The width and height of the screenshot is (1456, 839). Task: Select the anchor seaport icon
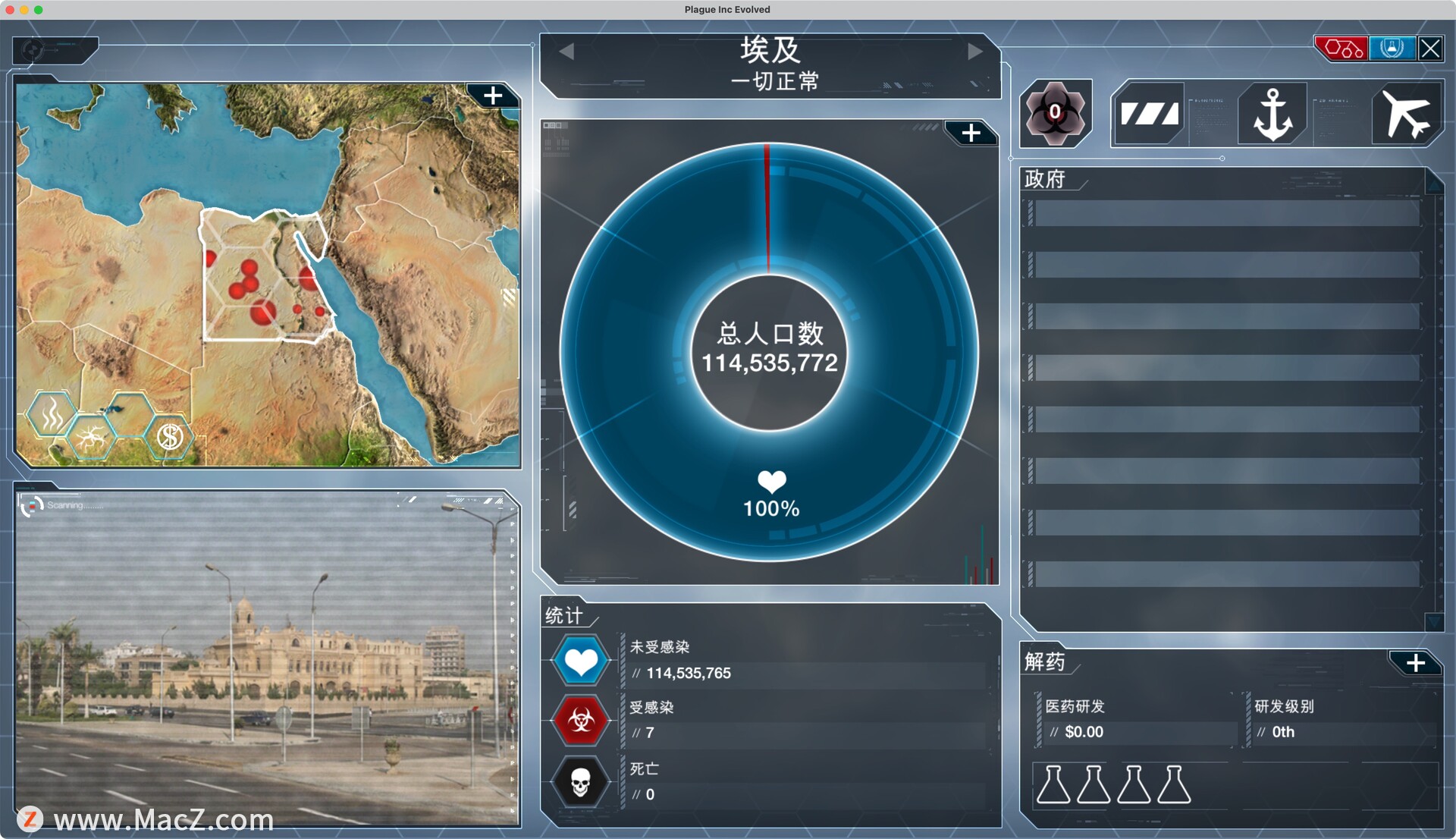click(x=1272, y=115)
